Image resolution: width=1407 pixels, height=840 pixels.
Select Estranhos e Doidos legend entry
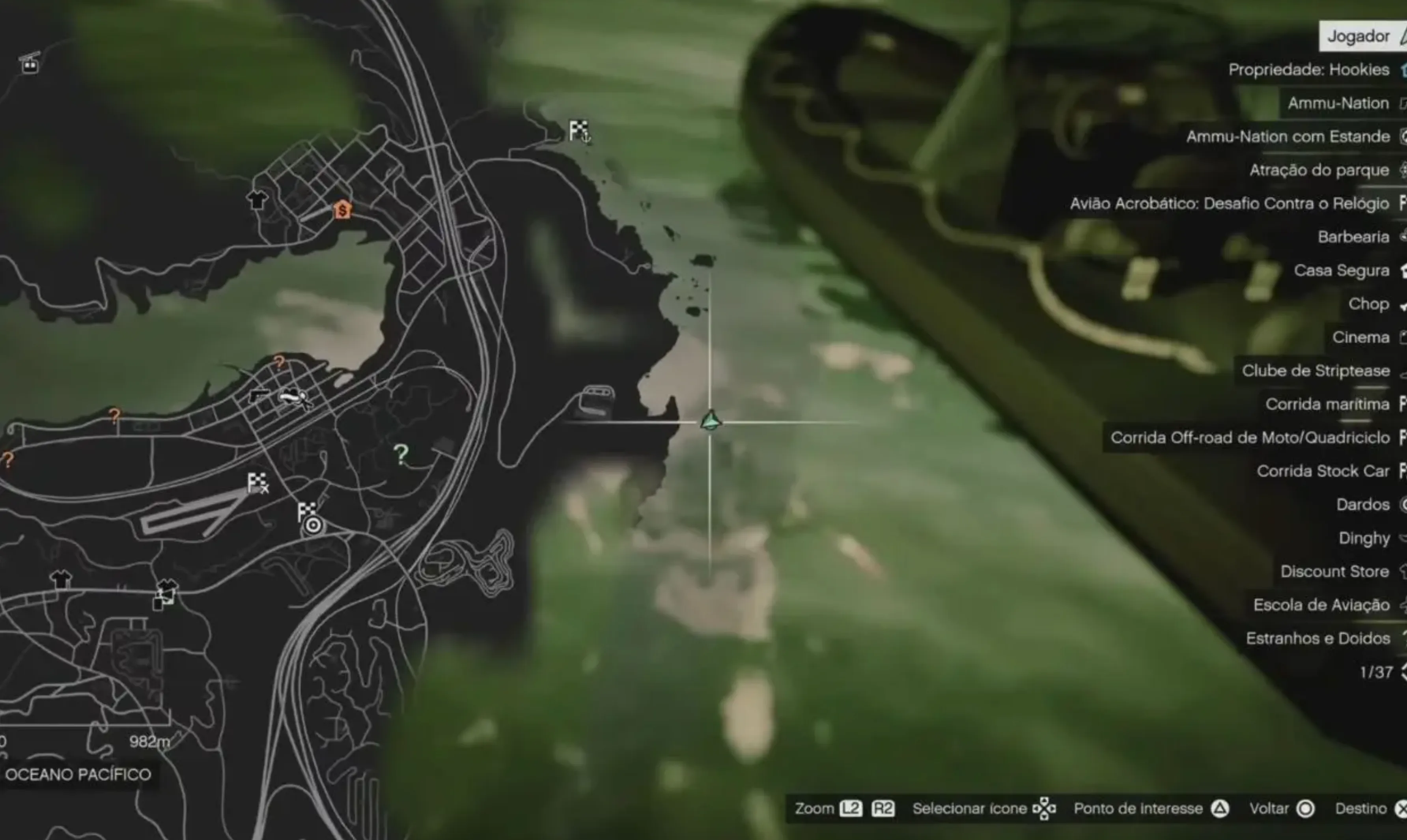click(1317, 638)
